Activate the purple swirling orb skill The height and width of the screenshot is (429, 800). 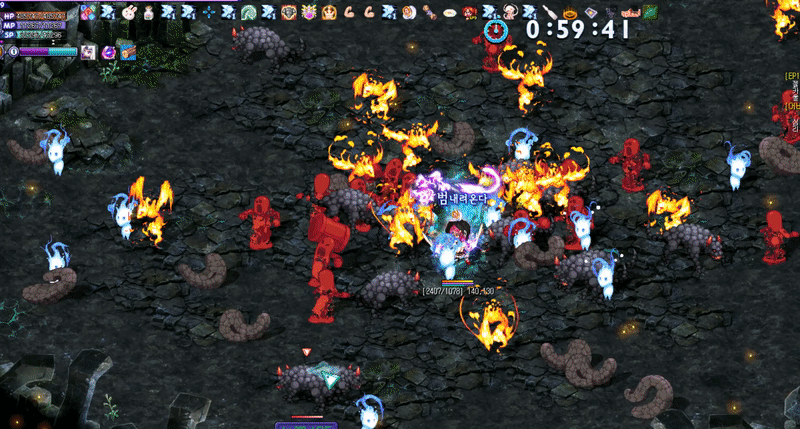108,50
